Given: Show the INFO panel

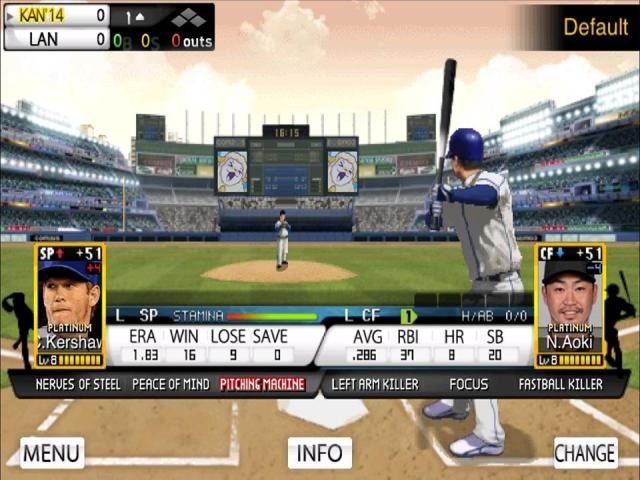Looking at the screenshot, I should pyautogui.click(x=320, y=453).
